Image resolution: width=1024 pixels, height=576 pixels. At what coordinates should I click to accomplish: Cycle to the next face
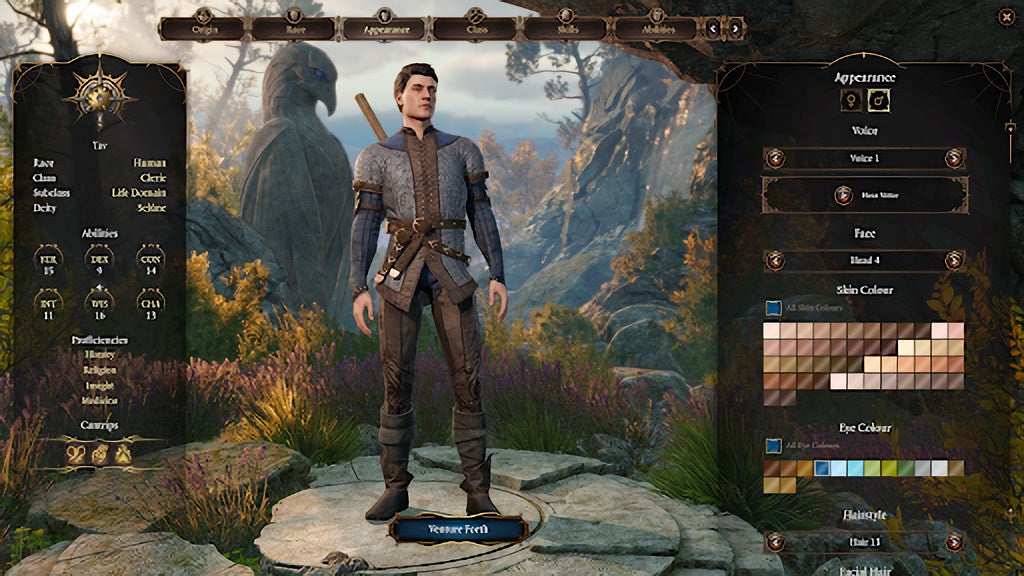[x=954, y=260]
